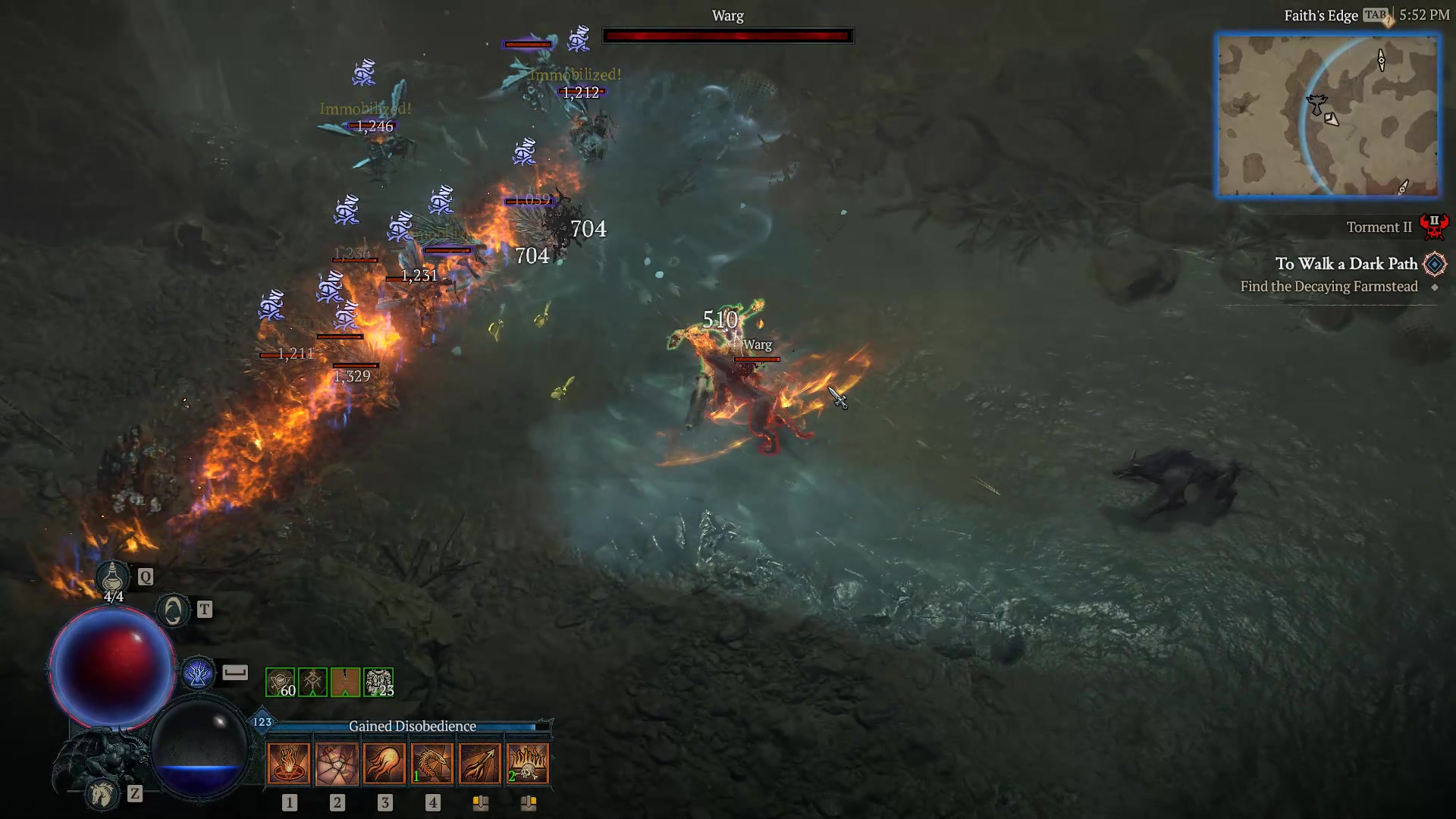Viewport: 1456px width, 819px height.
Task: Select the Warg enemy health bar at top
Action: pos(727,34)
